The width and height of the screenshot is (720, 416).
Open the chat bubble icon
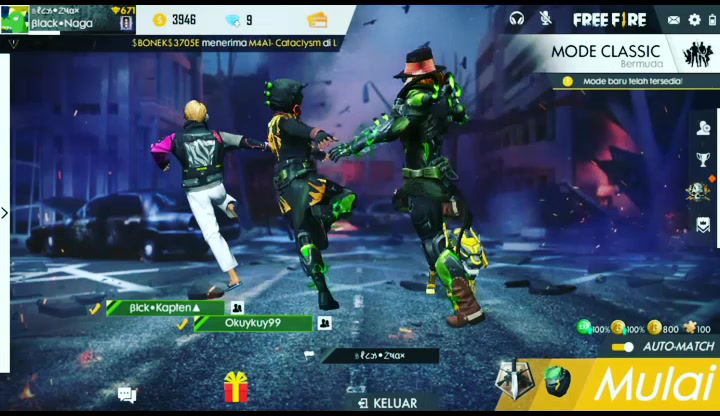pyautogui.click(x=127, y=395)
